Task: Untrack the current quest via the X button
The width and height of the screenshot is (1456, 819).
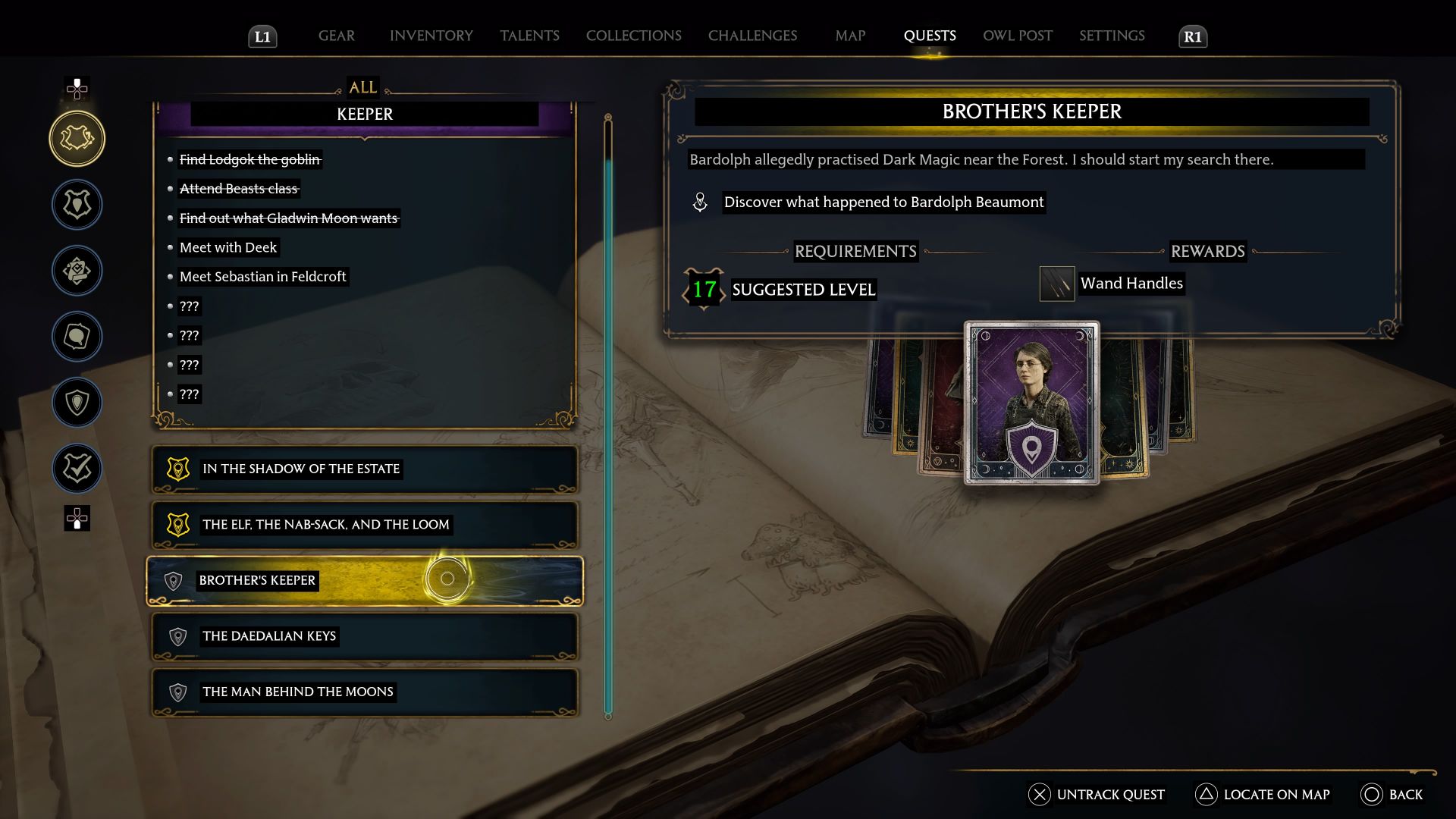Action: pos(1038,795)
